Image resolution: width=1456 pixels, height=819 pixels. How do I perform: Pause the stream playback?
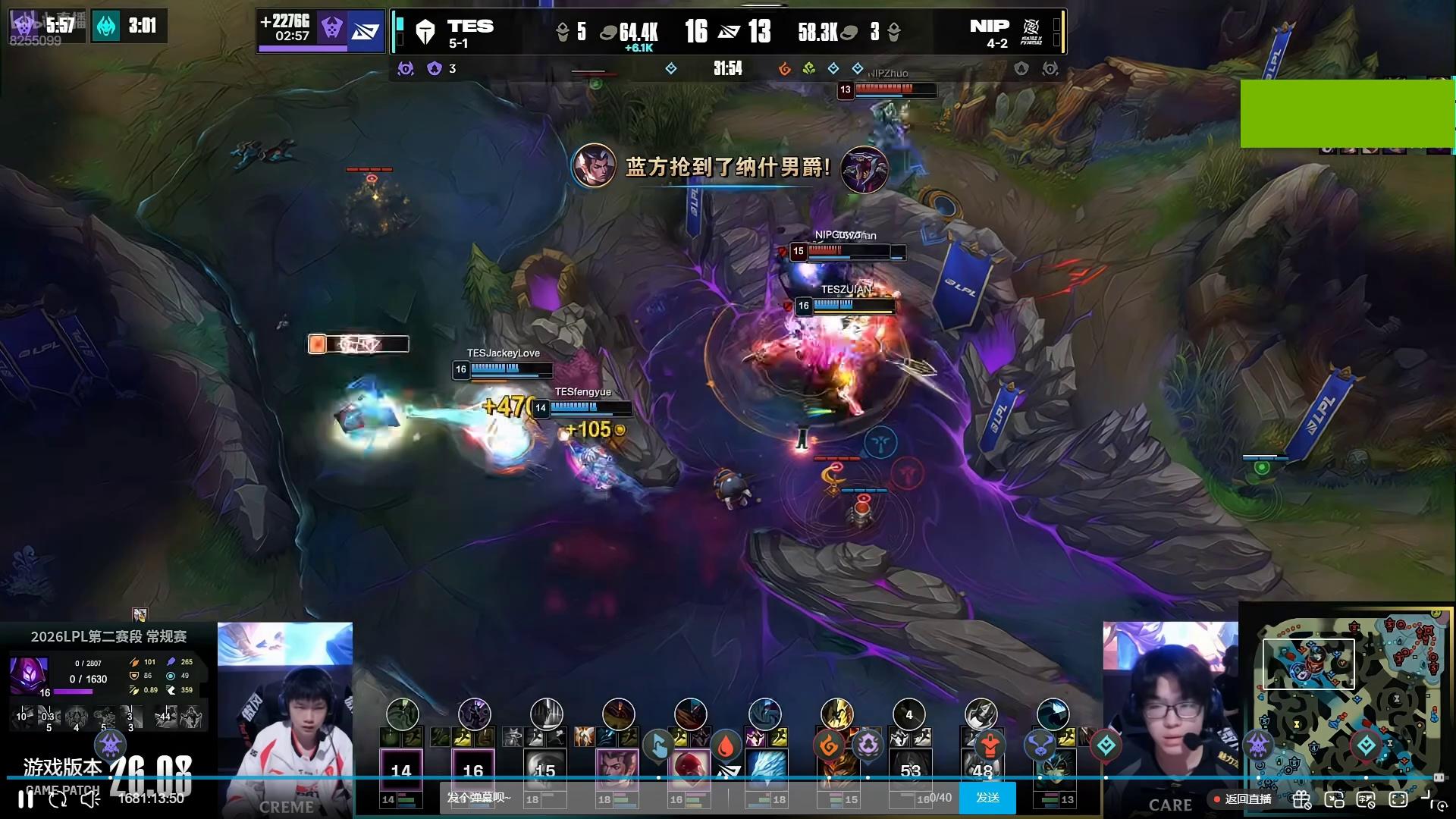pyautogui.click(x=25, y=799)
